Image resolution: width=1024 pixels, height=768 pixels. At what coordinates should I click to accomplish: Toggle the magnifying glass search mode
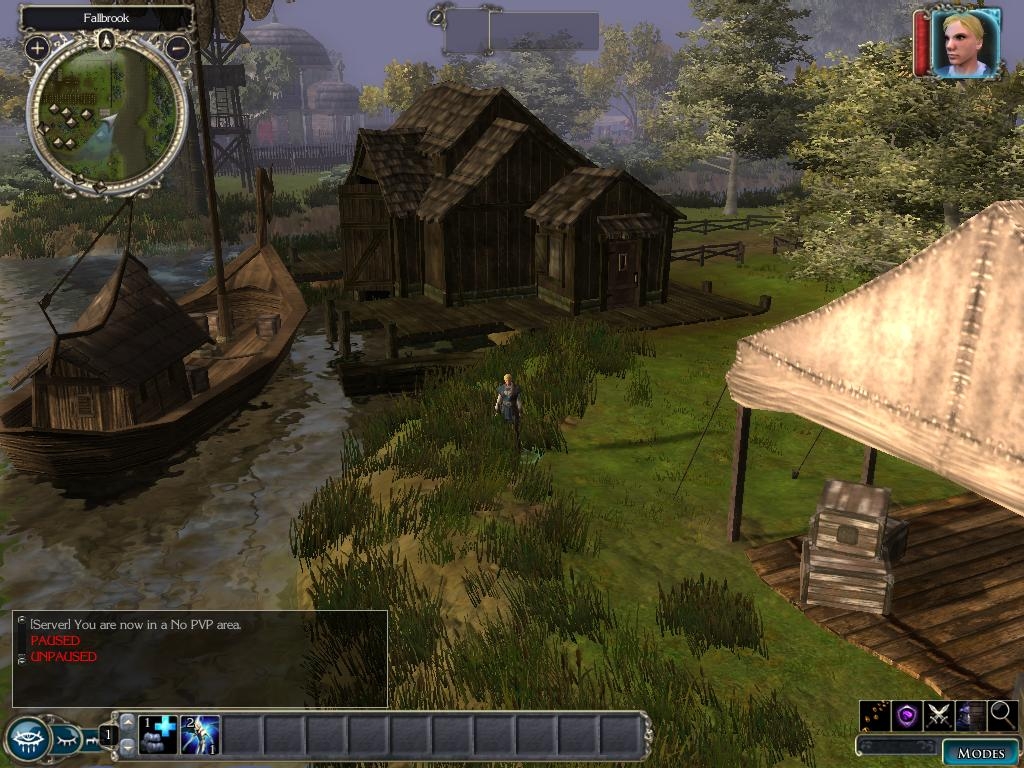click(1002, 715)
